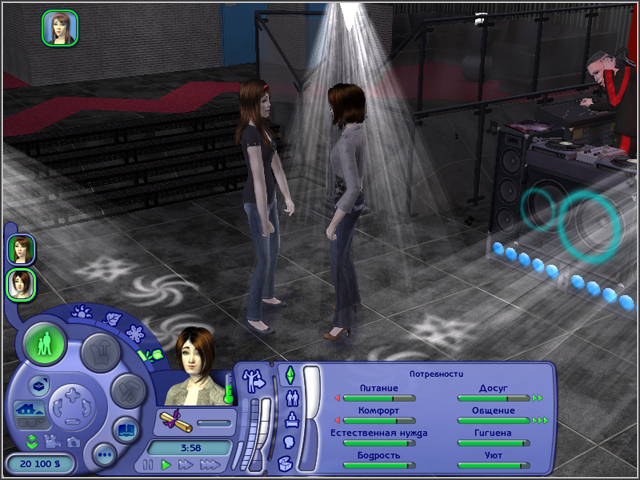Viewport: 640px width, 480px height.
Task: Open the Story mode book button
Action: [126, 431]
